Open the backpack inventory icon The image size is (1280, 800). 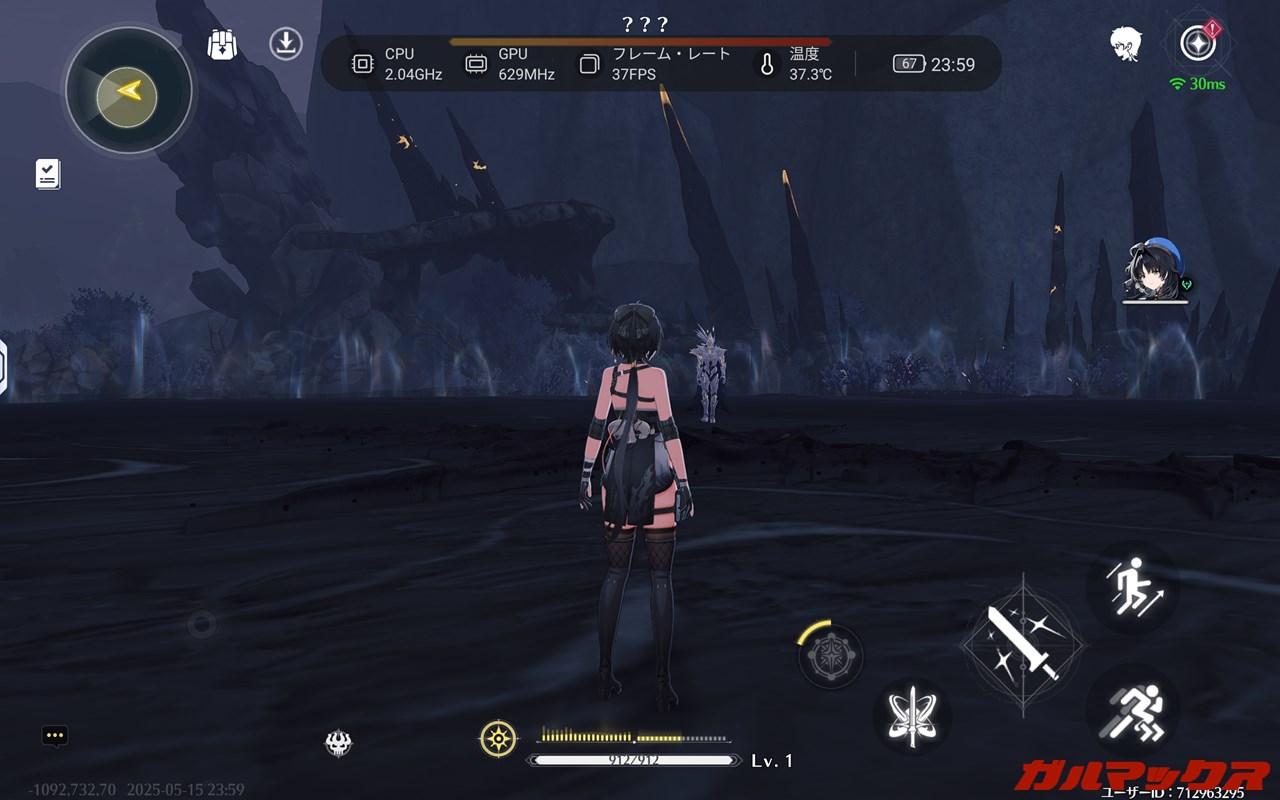click(x=222, y=45)
